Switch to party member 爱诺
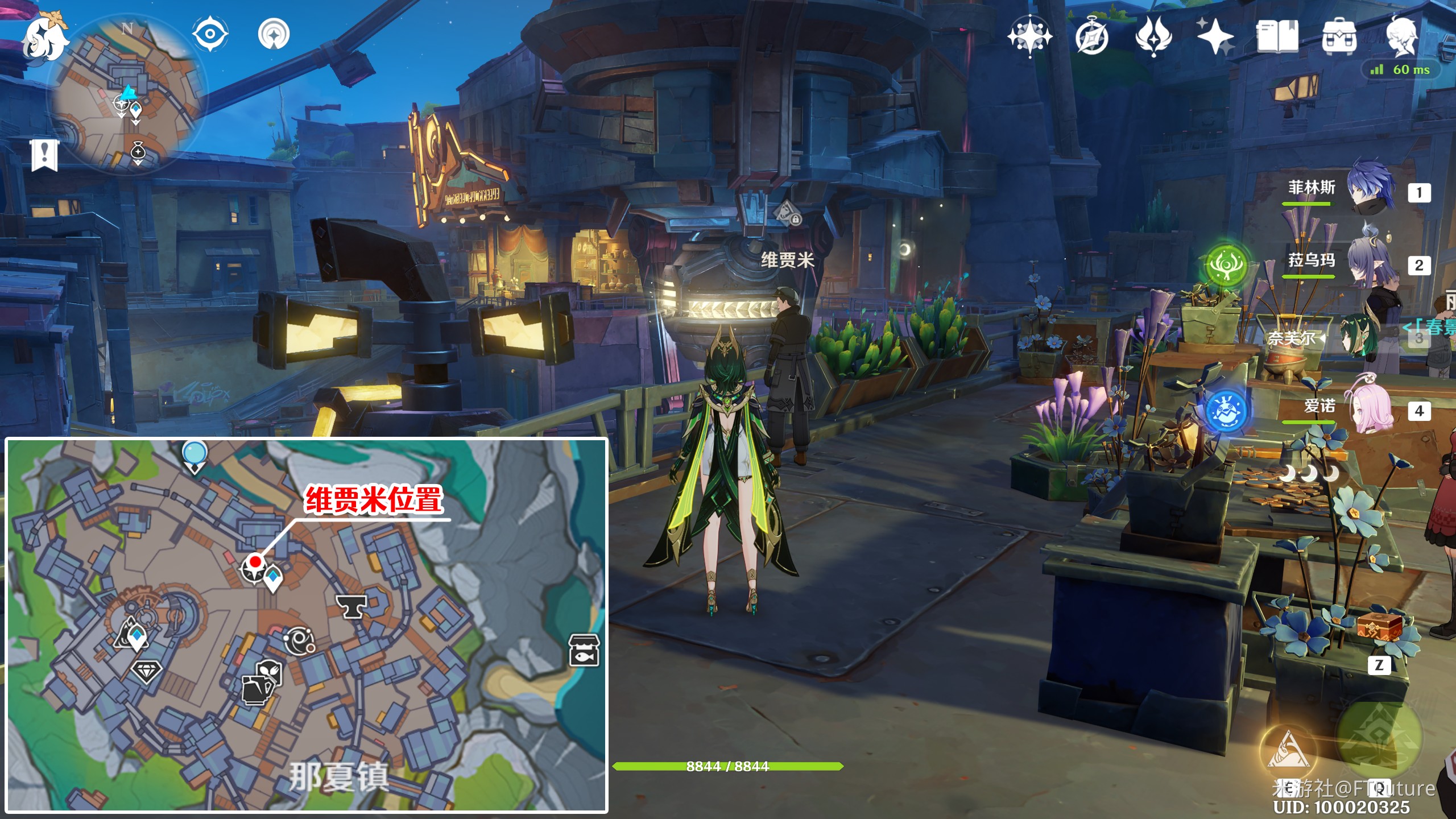 (1371, 409)
